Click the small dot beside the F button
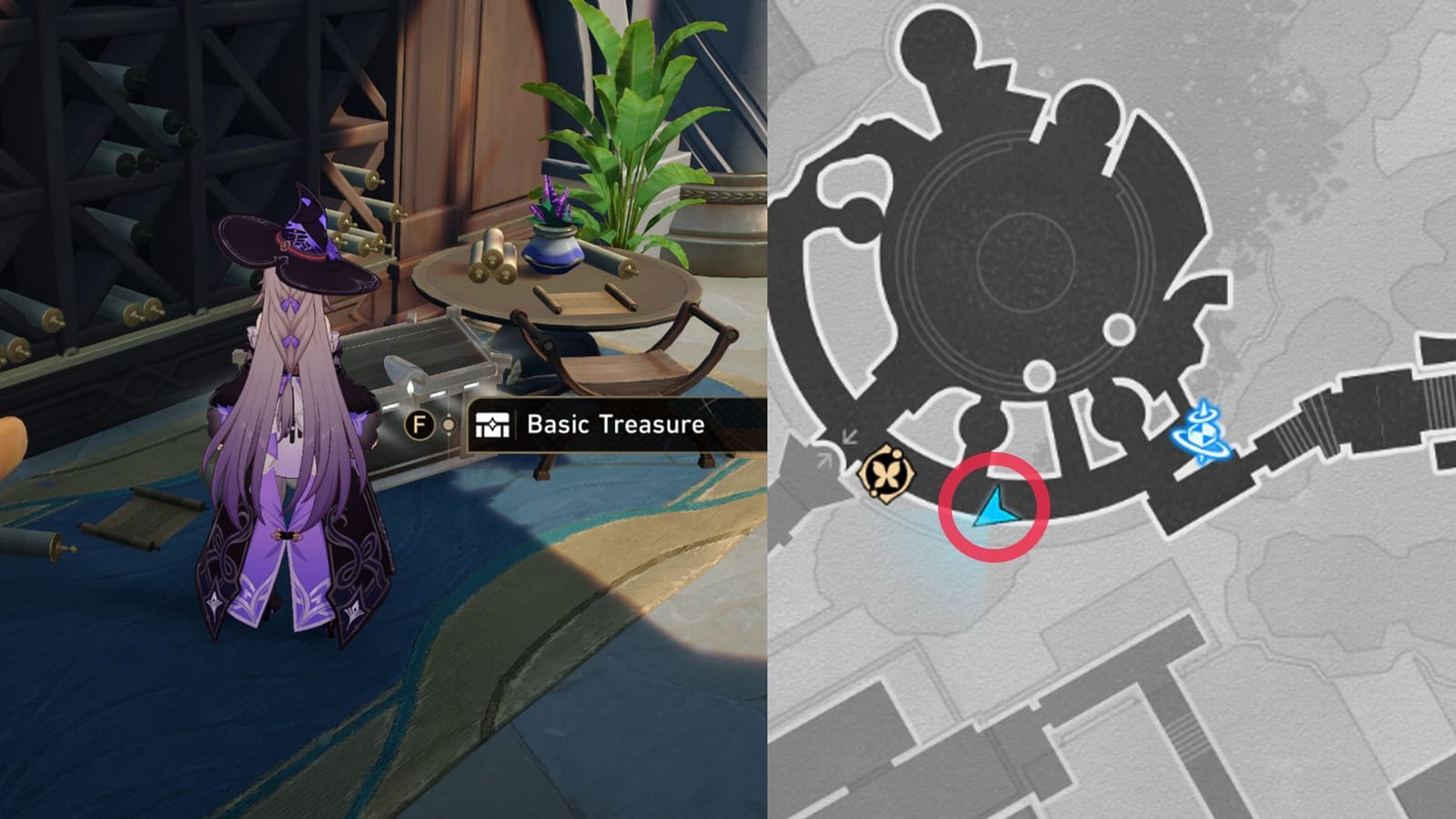 [x=448, y=424]
